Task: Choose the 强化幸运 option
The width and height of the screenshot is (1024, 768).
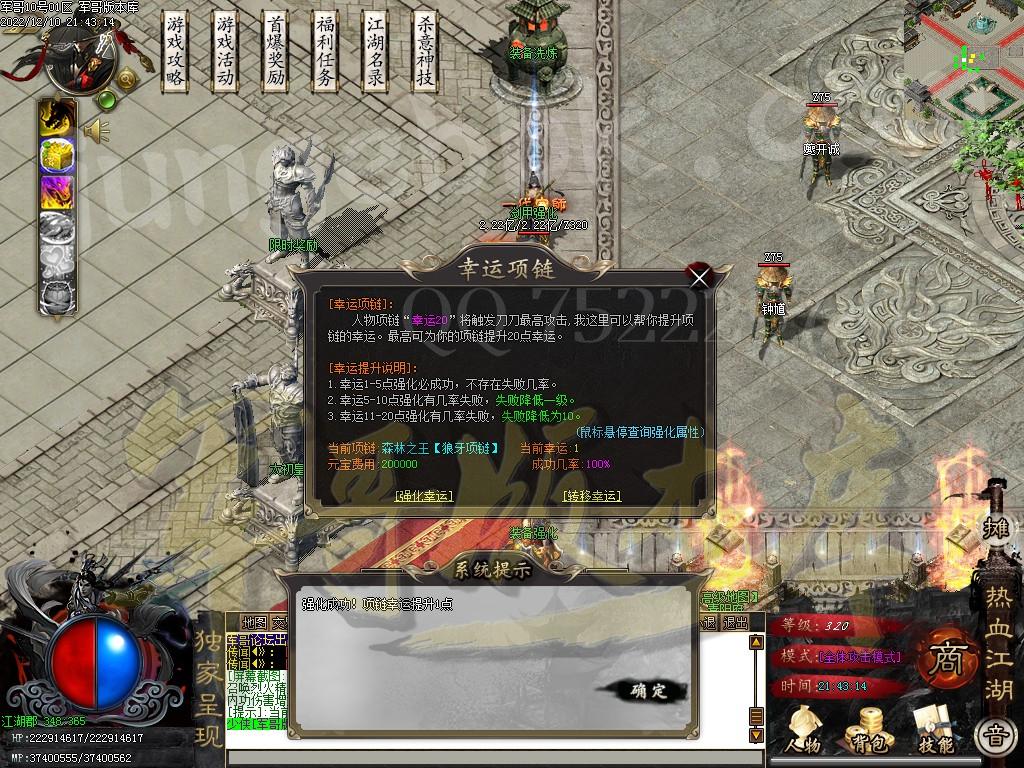Action: (x=424, y=496)
